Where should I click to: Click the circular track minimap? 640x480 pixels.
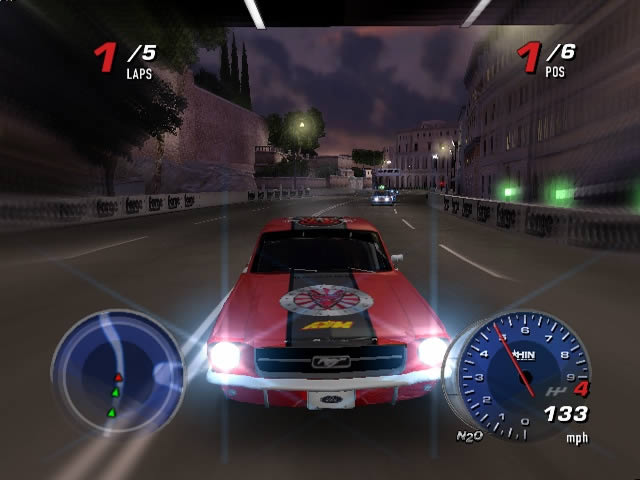(116, 370)
